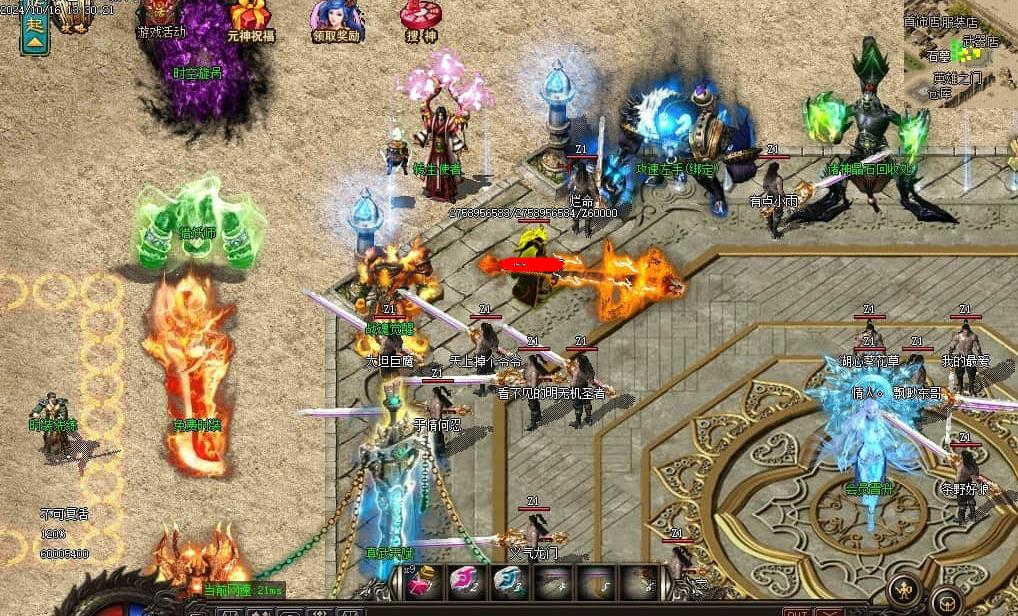Click the OUT button on the bottom bar
The width and height of the screenshot is (1018, 616).
click(797, 612)
